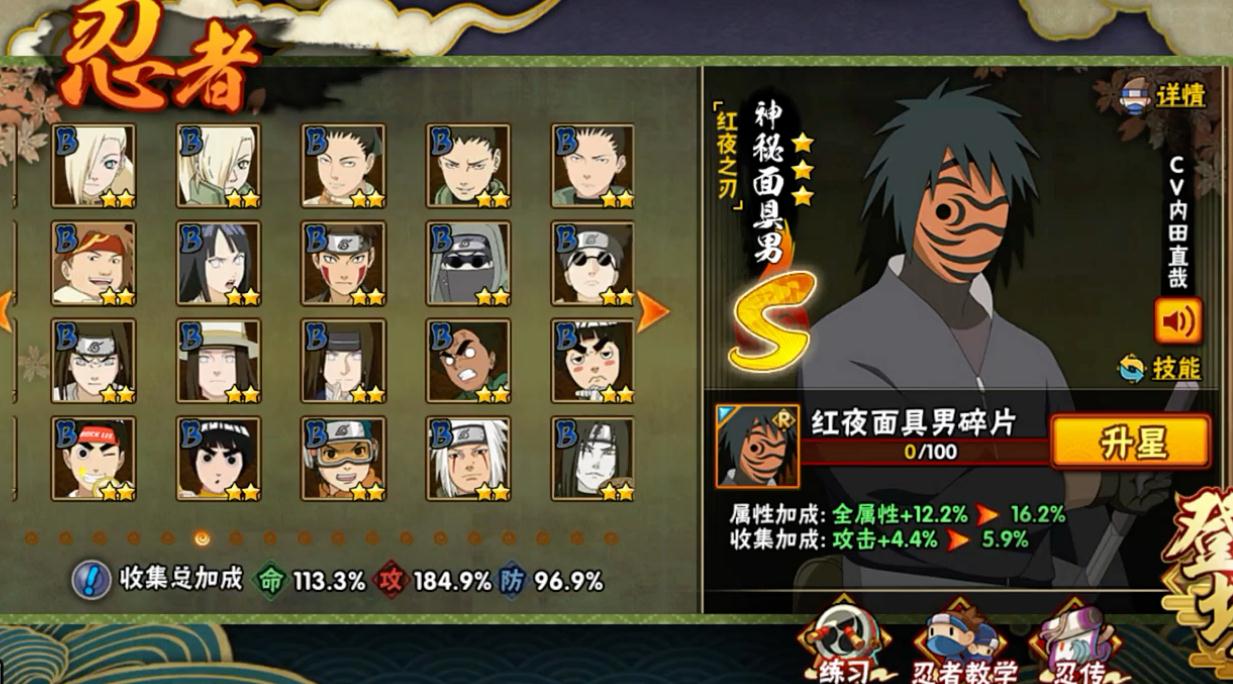Select Jiraiya with white hair and red face lines
Screen dimensions: 1233x684
coord(468,458)
